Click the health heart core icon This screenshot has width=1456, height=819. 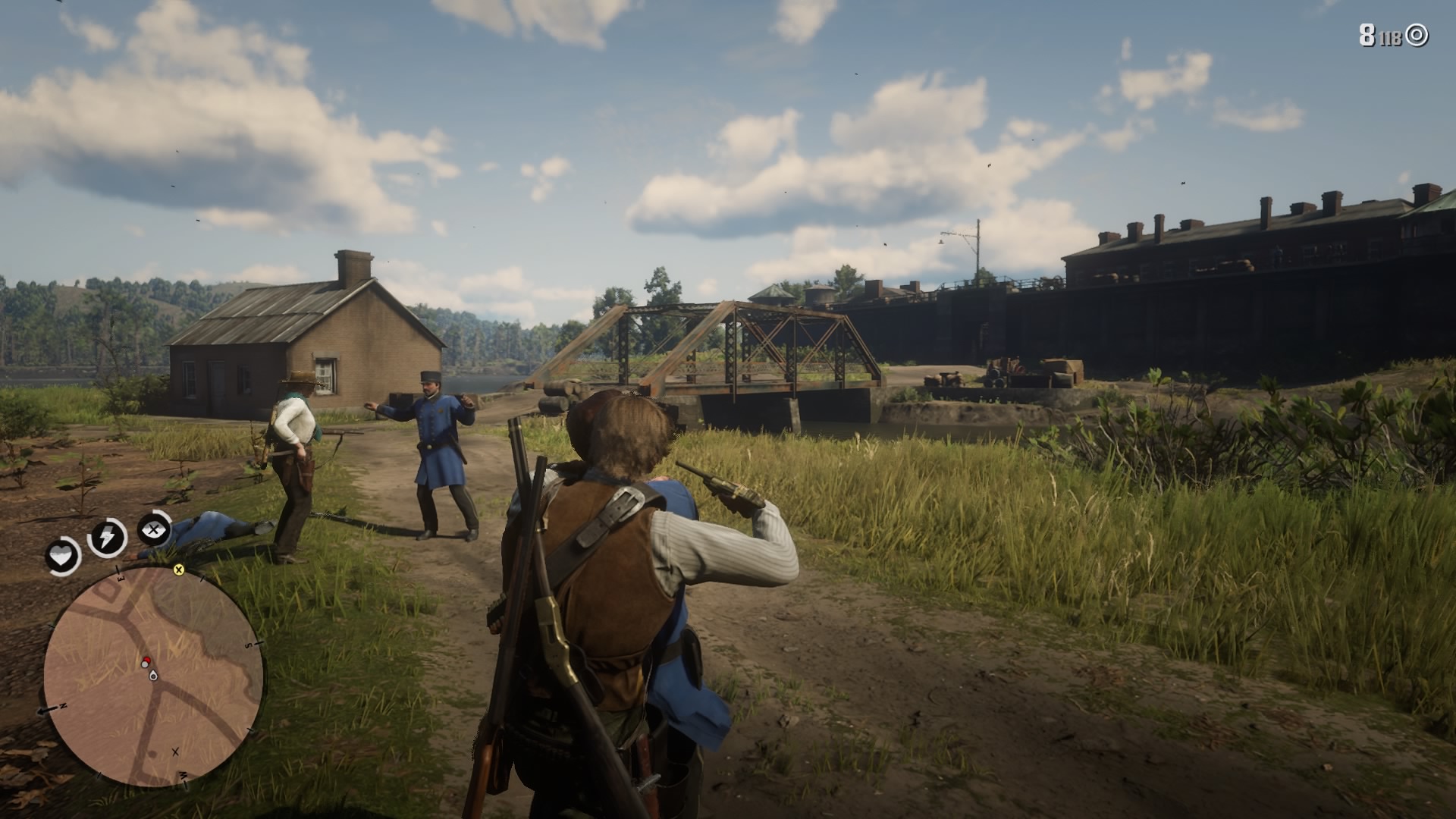click(x=61, y=554)
